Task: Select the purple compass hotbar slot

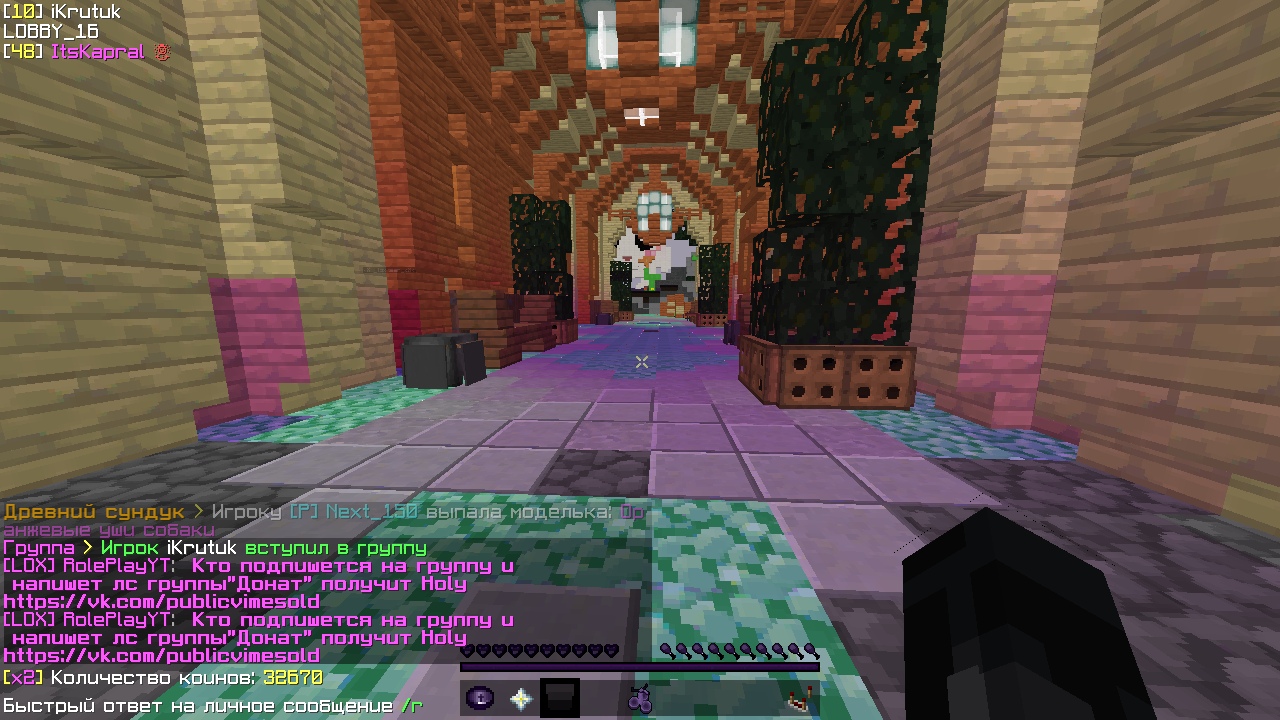Action: coord(480,698)
